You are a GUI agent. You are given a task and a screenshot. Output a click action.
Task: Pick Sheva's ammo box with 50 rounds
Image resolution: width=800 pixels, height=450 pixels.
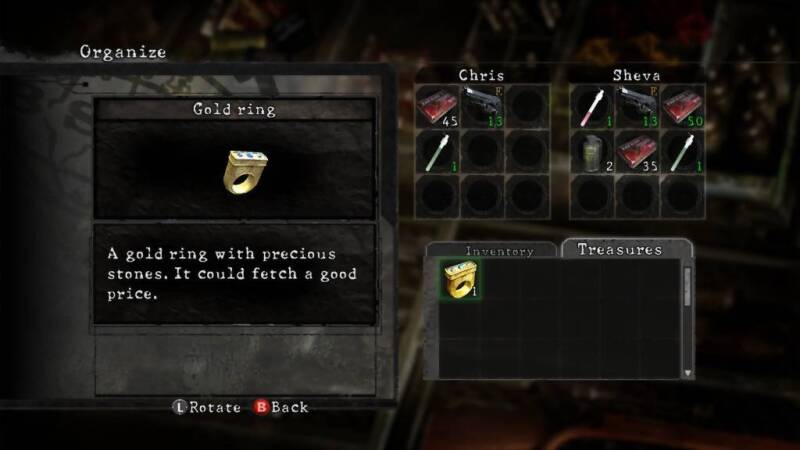pyautogui.click(x=683, y=106)
